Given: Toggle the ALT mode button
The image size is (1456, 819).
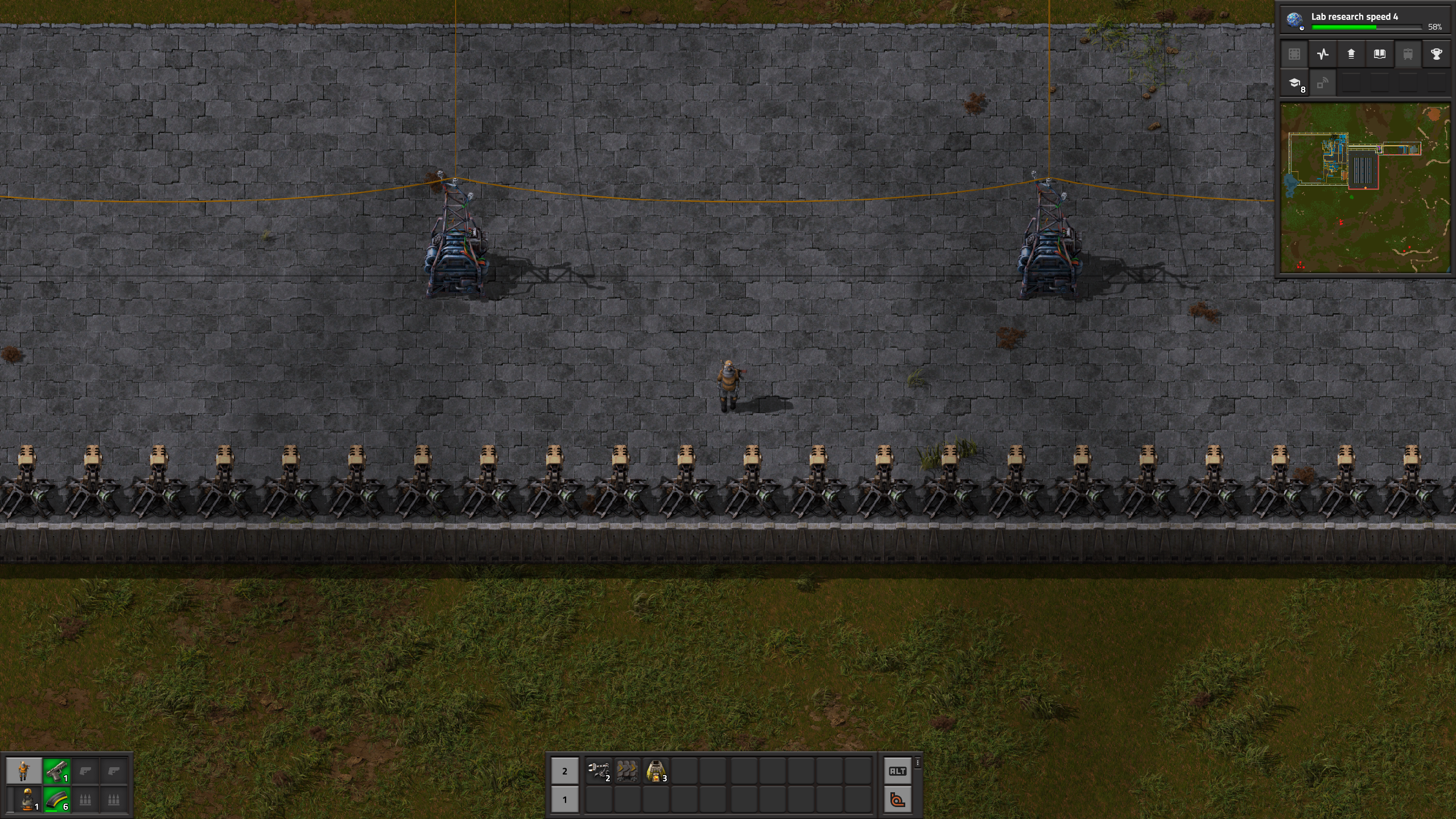Looking at the screenshot, I should click(x=897, y=771).
